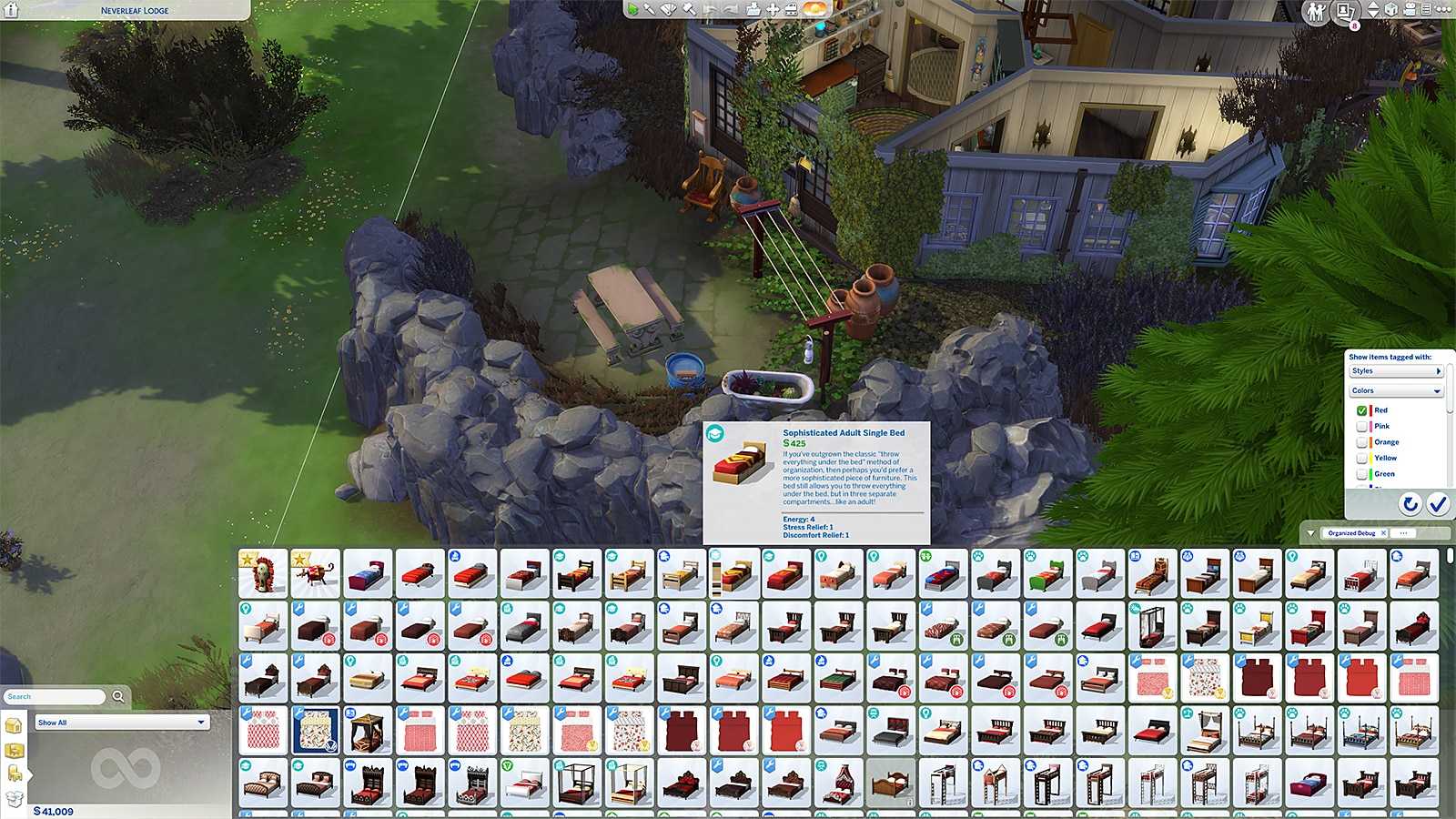This screenshot has height=819, width=1456.
Task: Click the Manage Households sims icon
Action: 1315,12
